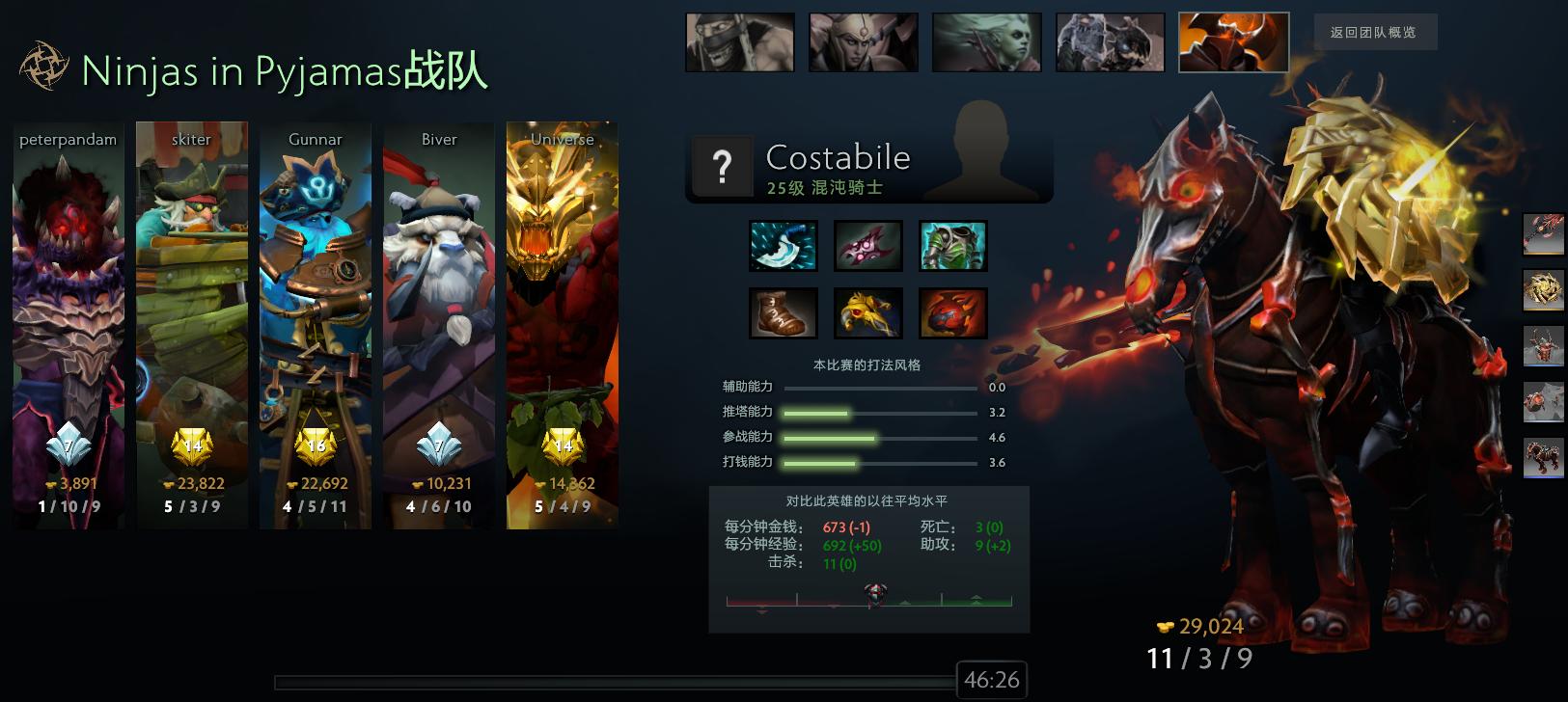
Task: Click the gold coin icon next to 29,024
Action: click(1166, 627)
